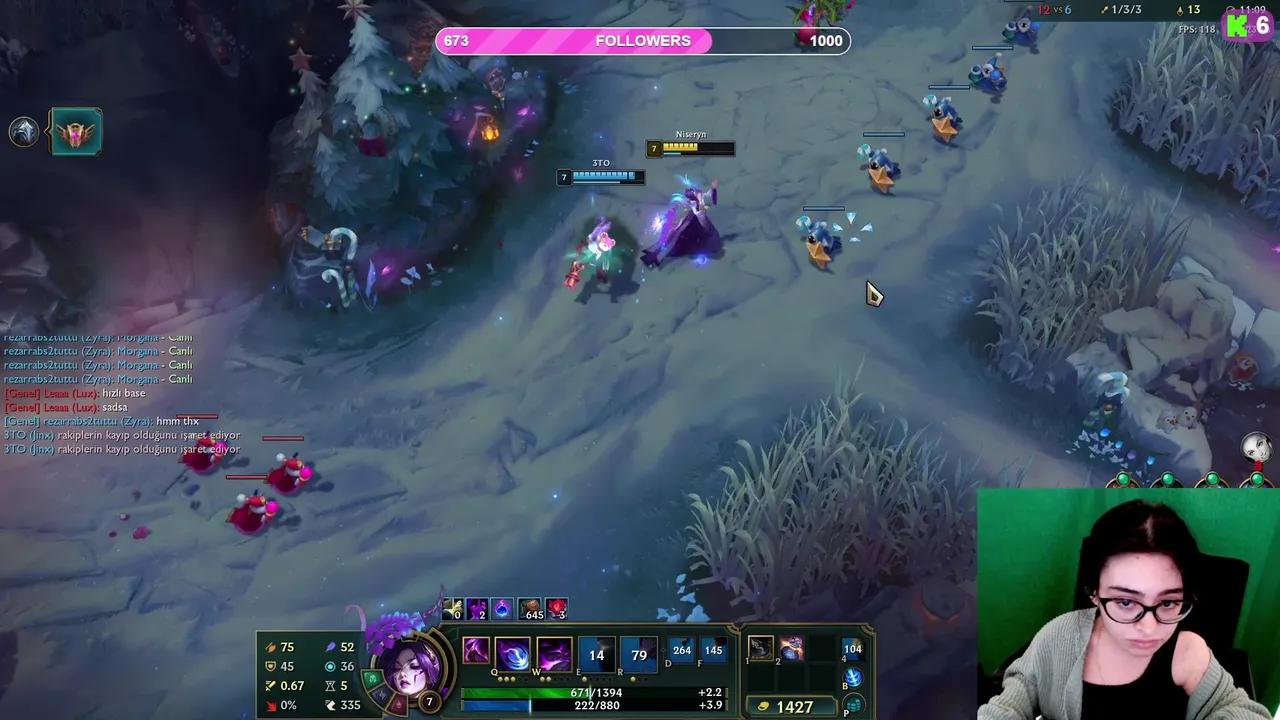Click the E ability showing 14 second cooldown
This screenshot has height=720, width=1280.
coord(598,652)
